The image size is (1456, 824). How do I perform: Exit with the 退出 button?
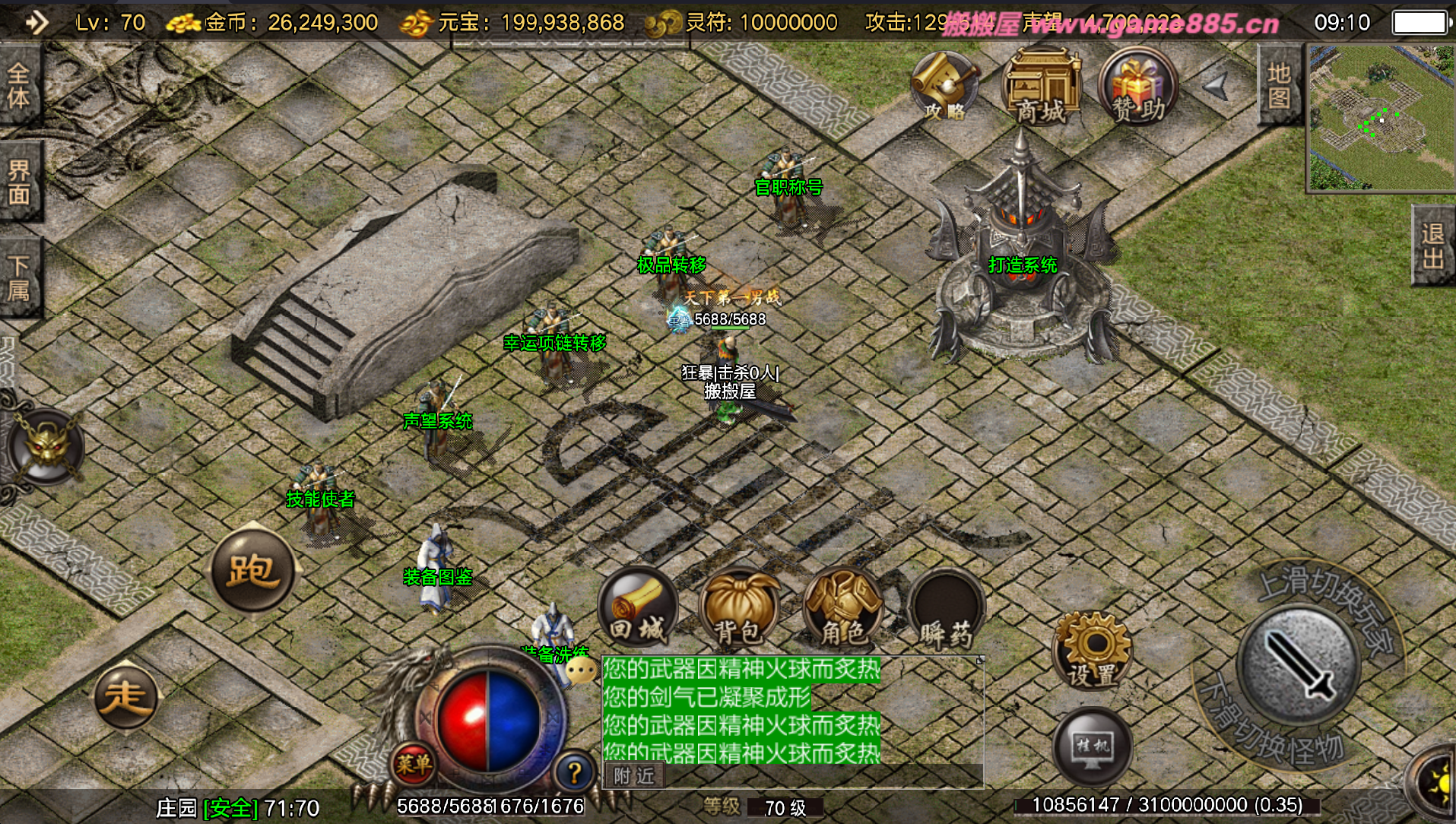point(1432,246)
